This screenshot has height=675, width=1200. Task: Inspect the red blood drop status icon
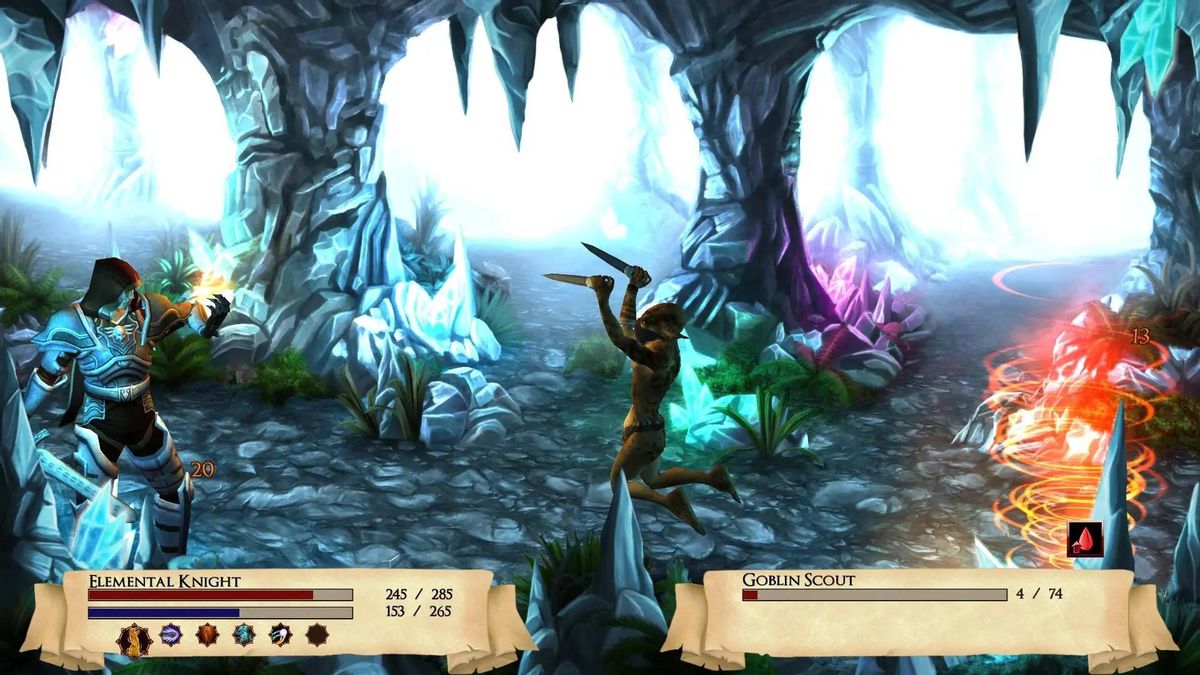pos(1085,540)
